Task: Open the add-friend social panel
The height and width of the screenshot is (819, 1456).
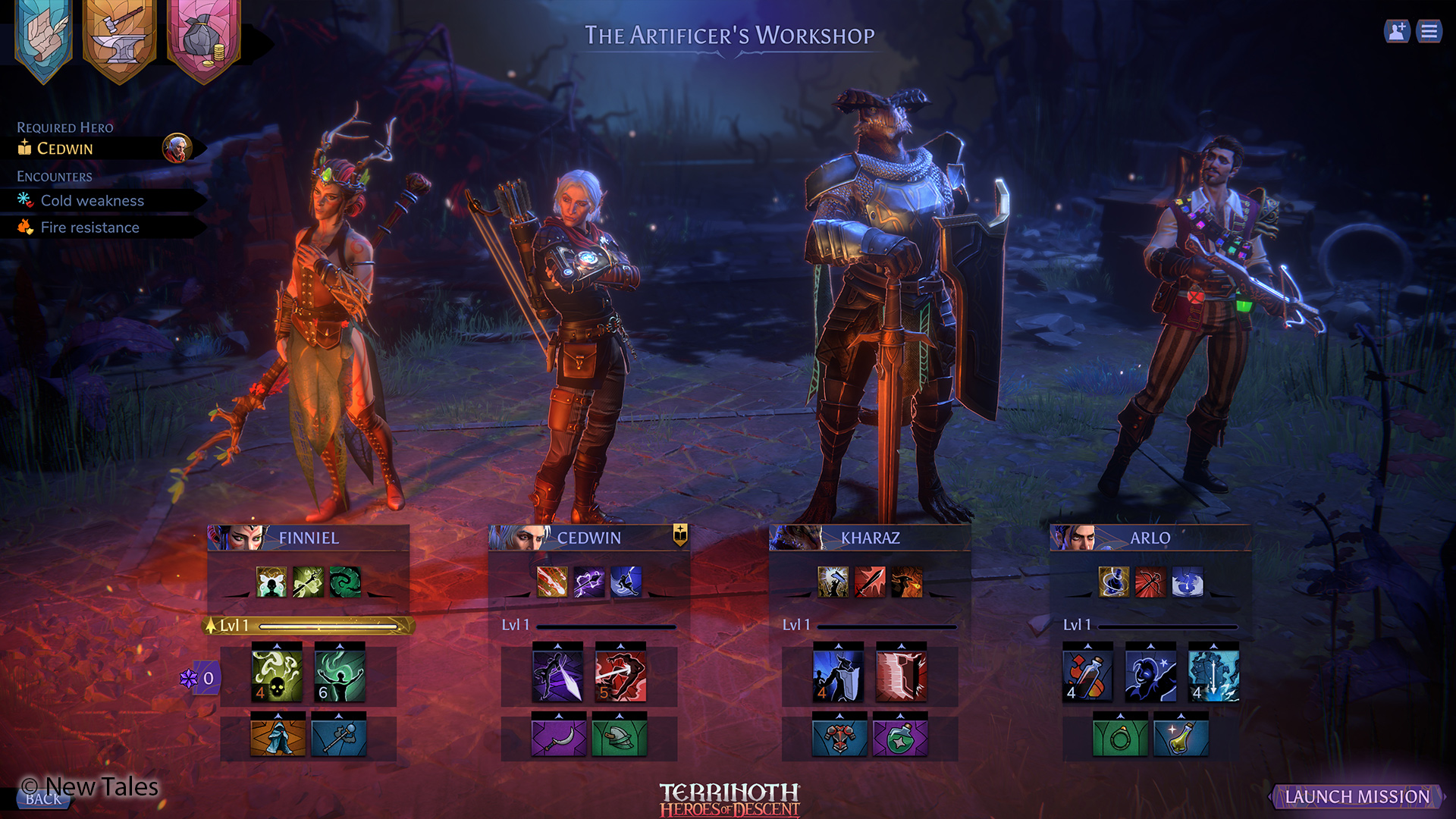Action: tap(1396, 31)
